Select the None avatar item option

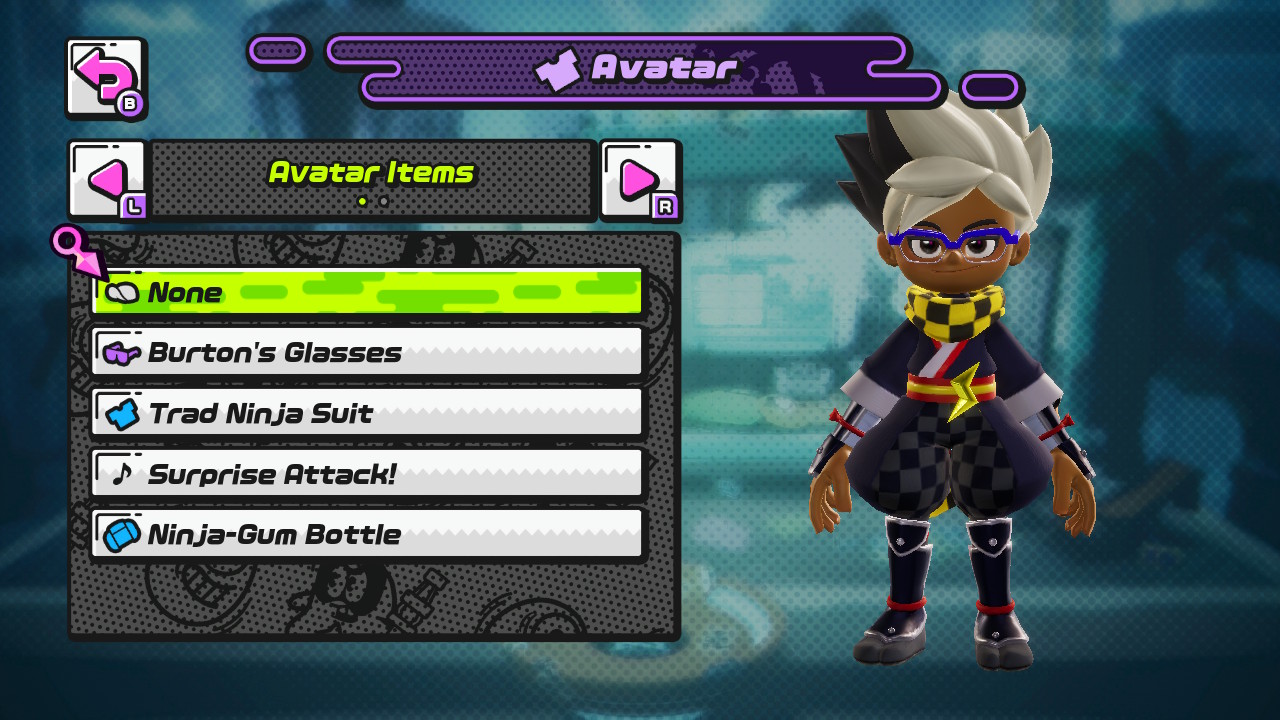(x=366, y=292)
